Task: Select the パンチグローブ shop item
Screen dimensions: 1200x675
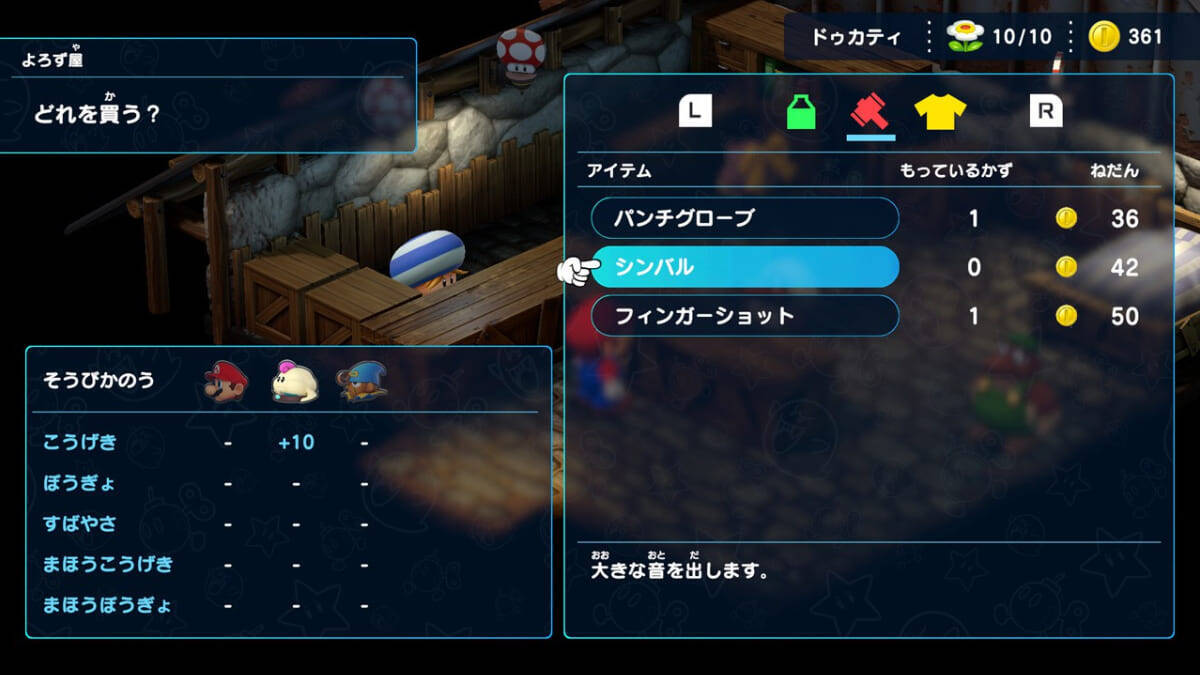Action: coord(744,218)
